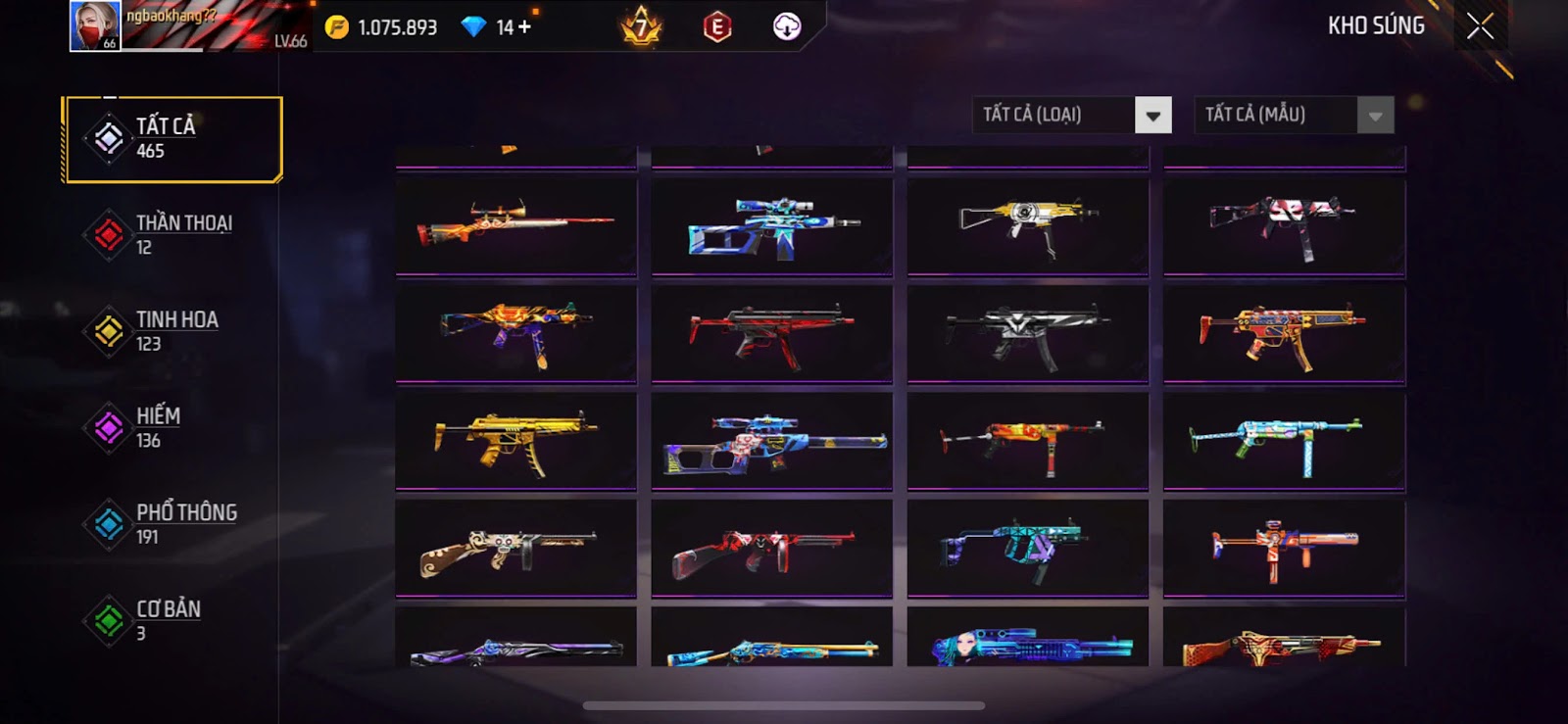Screen dimensions: 1568x724
Task: Choose the Cơ Bản category
Action: (x=172, y=620)
